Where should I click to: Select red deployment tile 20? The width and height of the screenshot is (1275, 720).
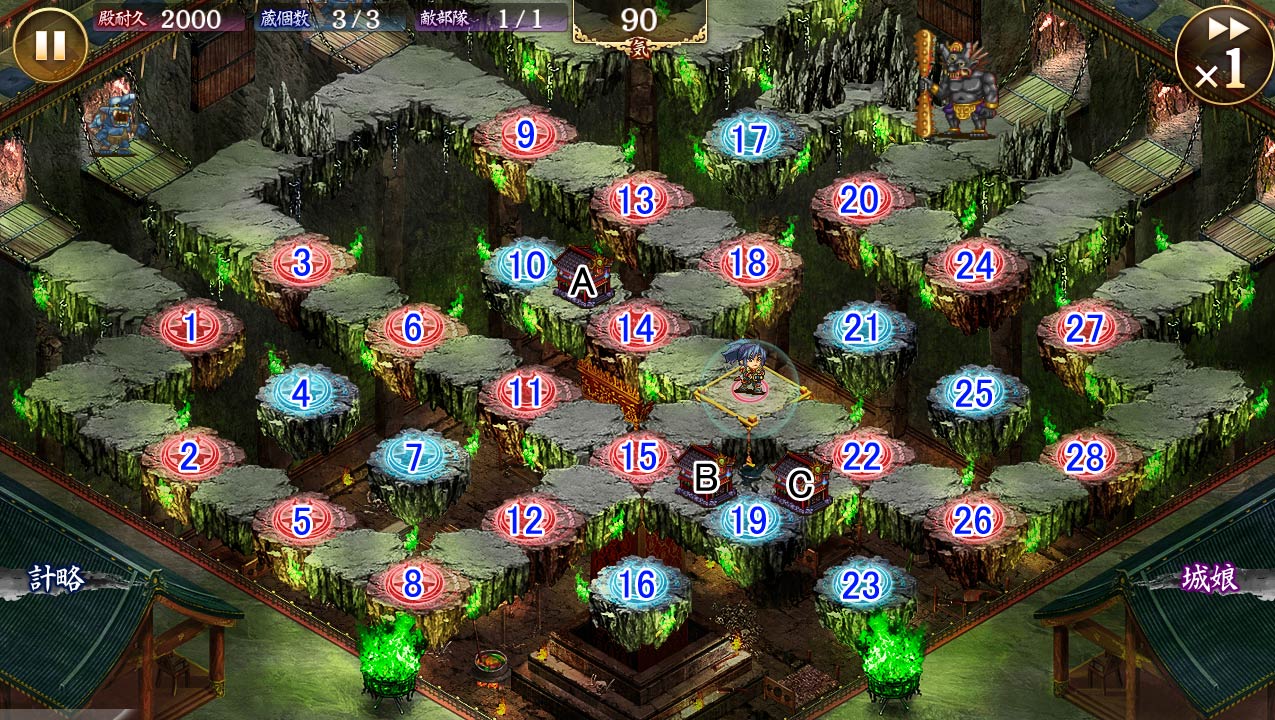coord(860,201)
